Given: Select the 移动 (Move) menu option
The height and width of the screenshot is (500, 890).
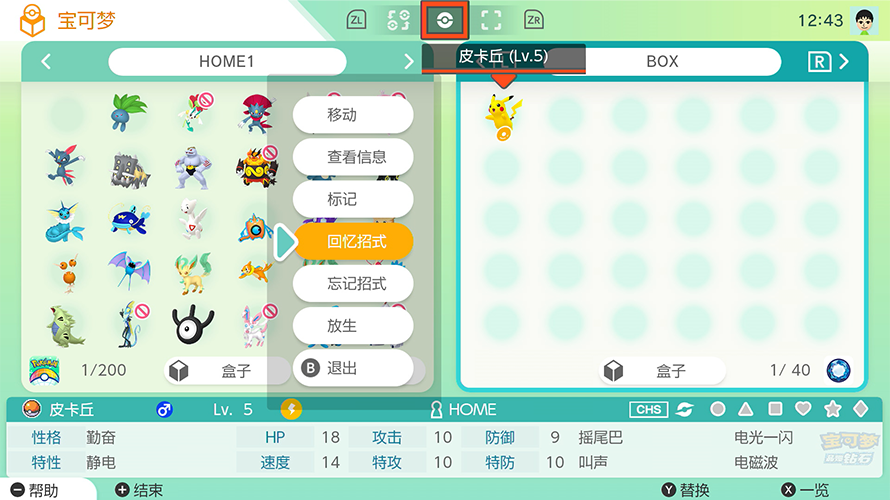Looking at the screenshot, I should [x=353, y=115].
